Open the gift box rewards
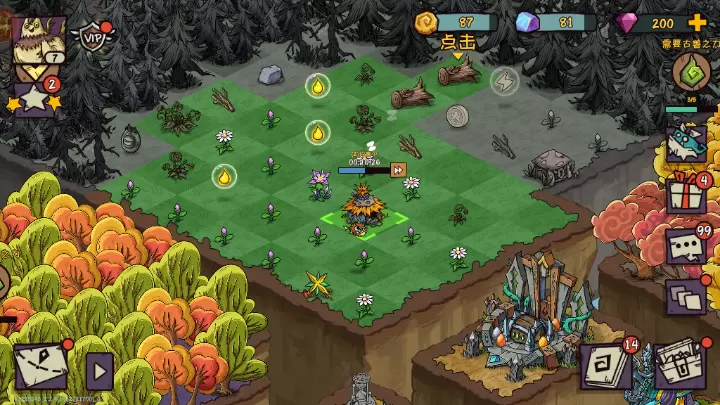 click(686, 193)
